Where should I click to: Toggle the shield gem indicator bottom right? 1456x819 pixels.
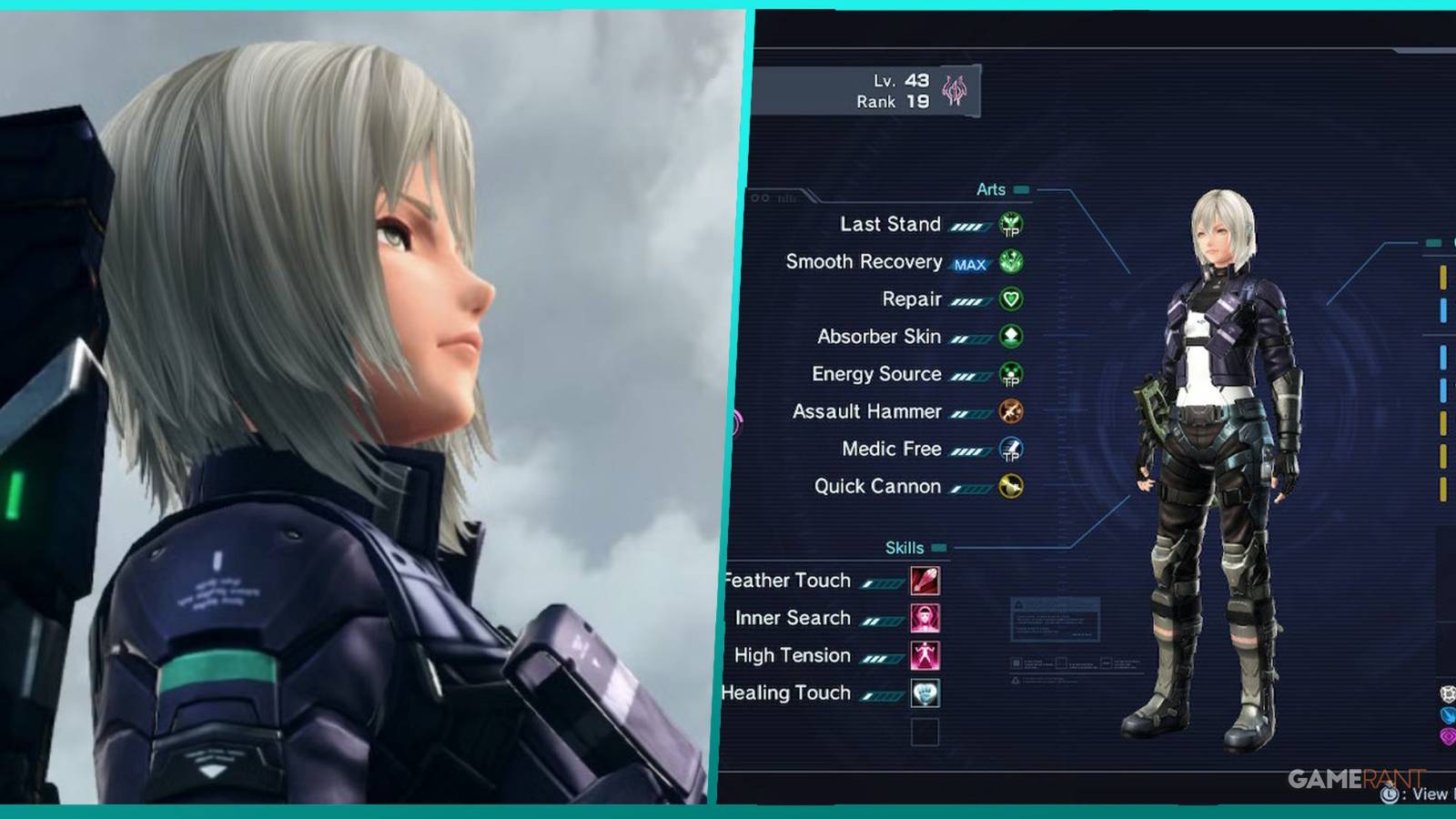click(1448, 694)
